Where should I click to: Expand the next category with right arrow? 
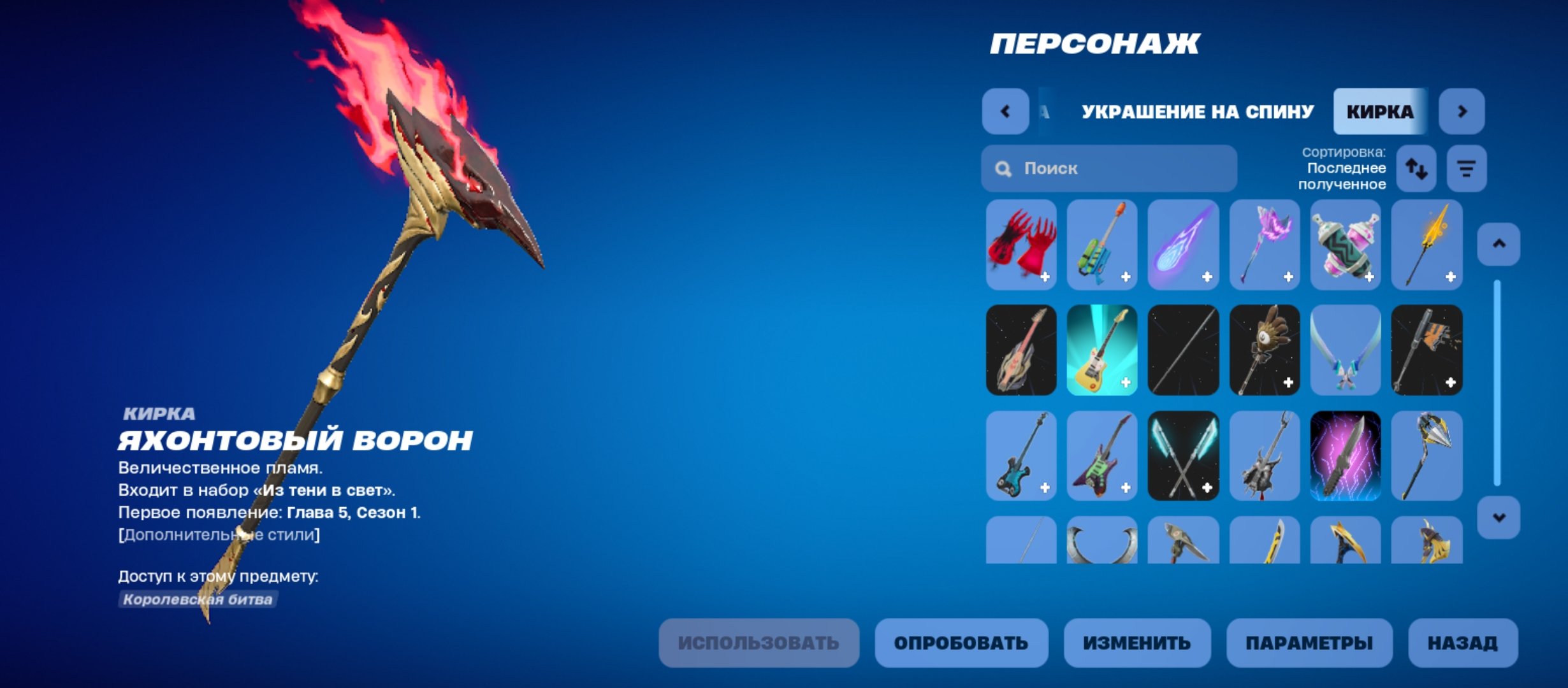pos(1463,111)
